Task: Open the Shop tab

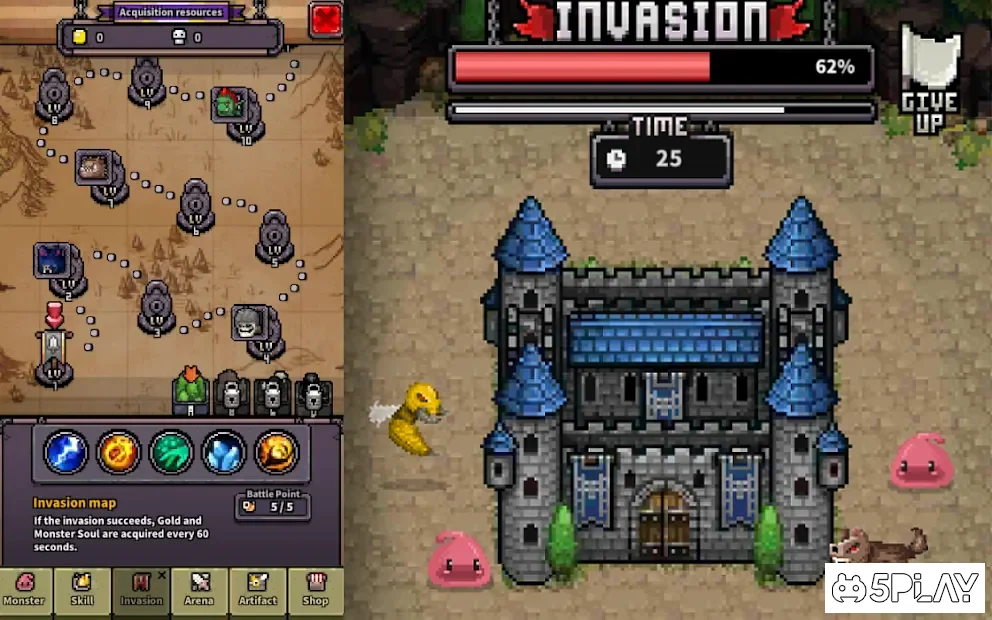Action: click(x=315, y=590)
